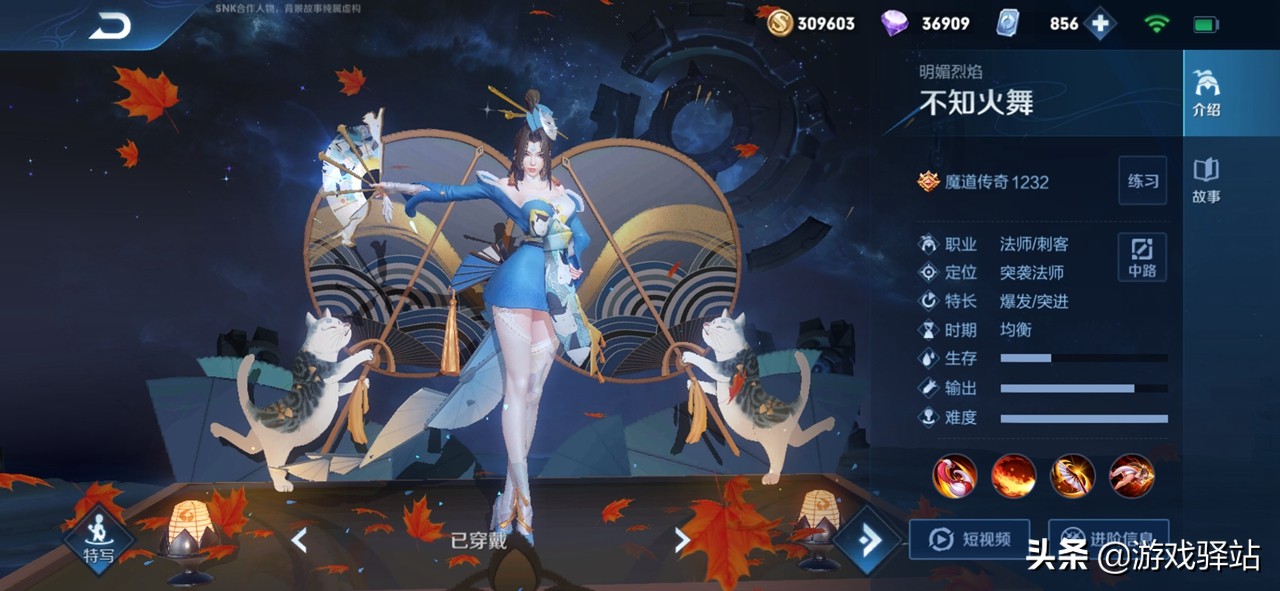View the golden fan skill icon

click(x=1072, y=475)
